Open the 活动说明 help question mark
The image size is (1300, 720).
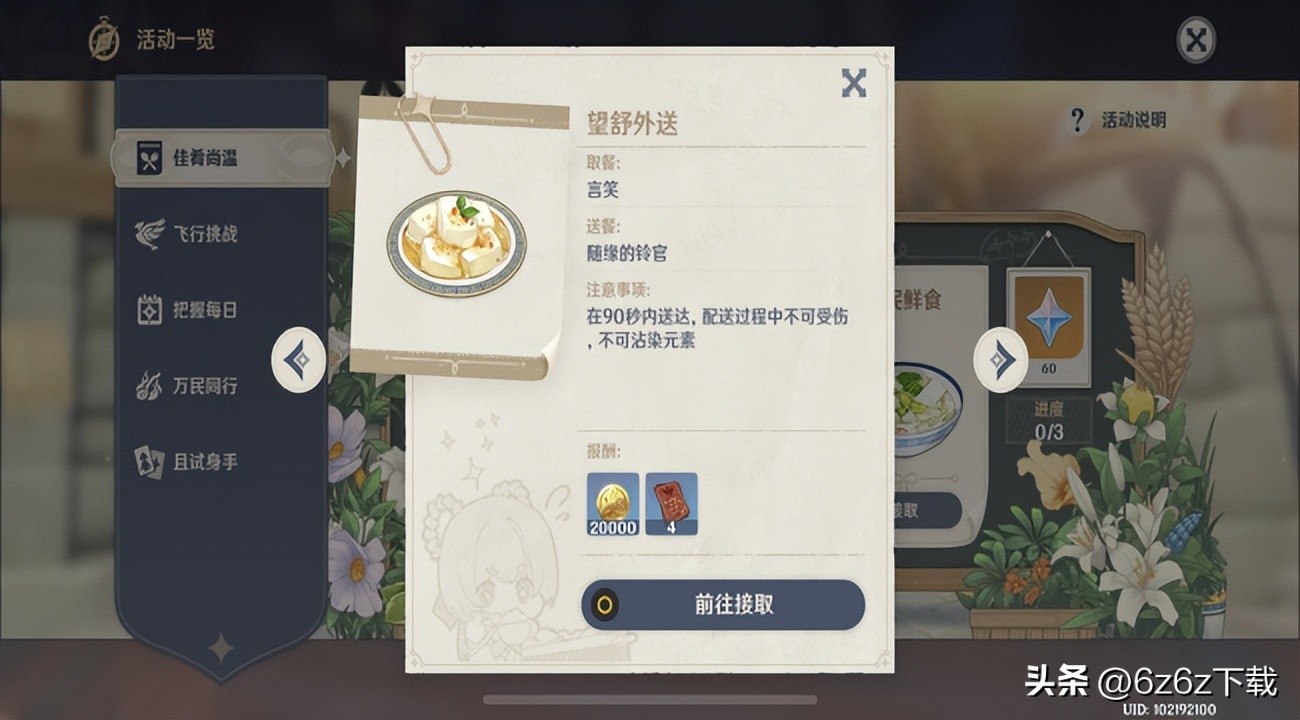coord(1077,121)
